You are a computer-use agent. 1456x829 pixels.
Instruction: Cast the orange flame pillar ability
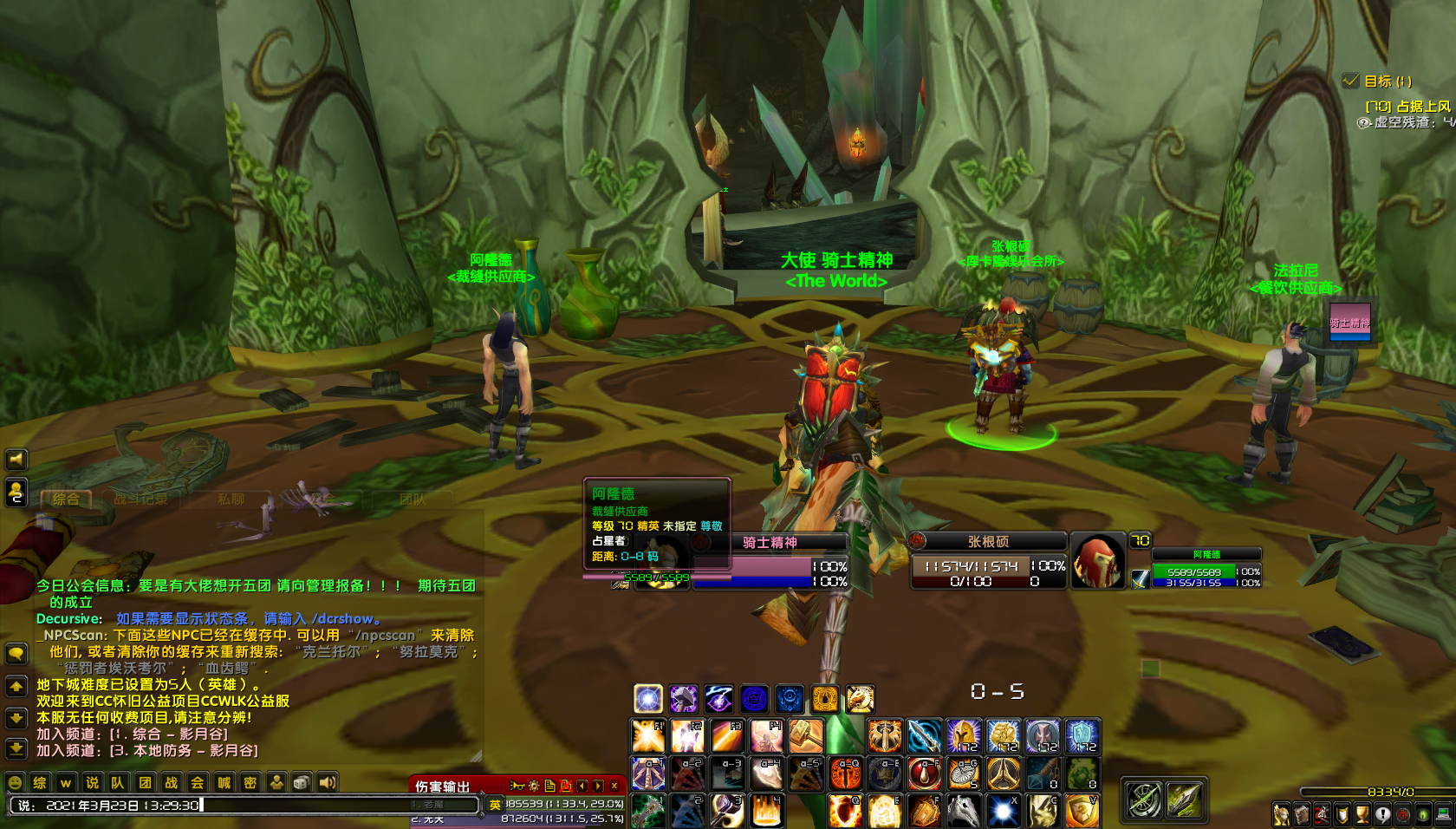click(x=766, y=811)
